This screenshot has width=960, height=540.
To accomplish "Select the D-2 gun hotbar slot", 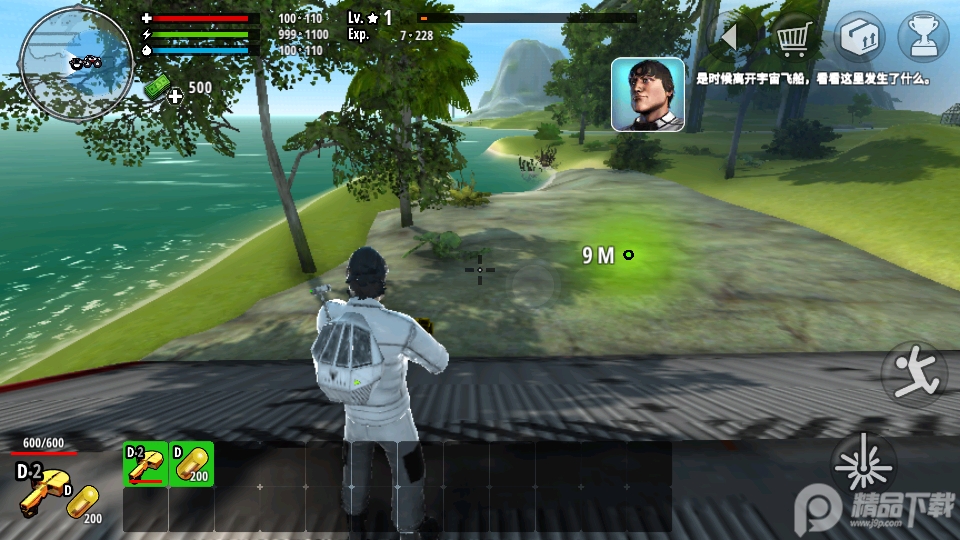I will click(x=145, y=464).
